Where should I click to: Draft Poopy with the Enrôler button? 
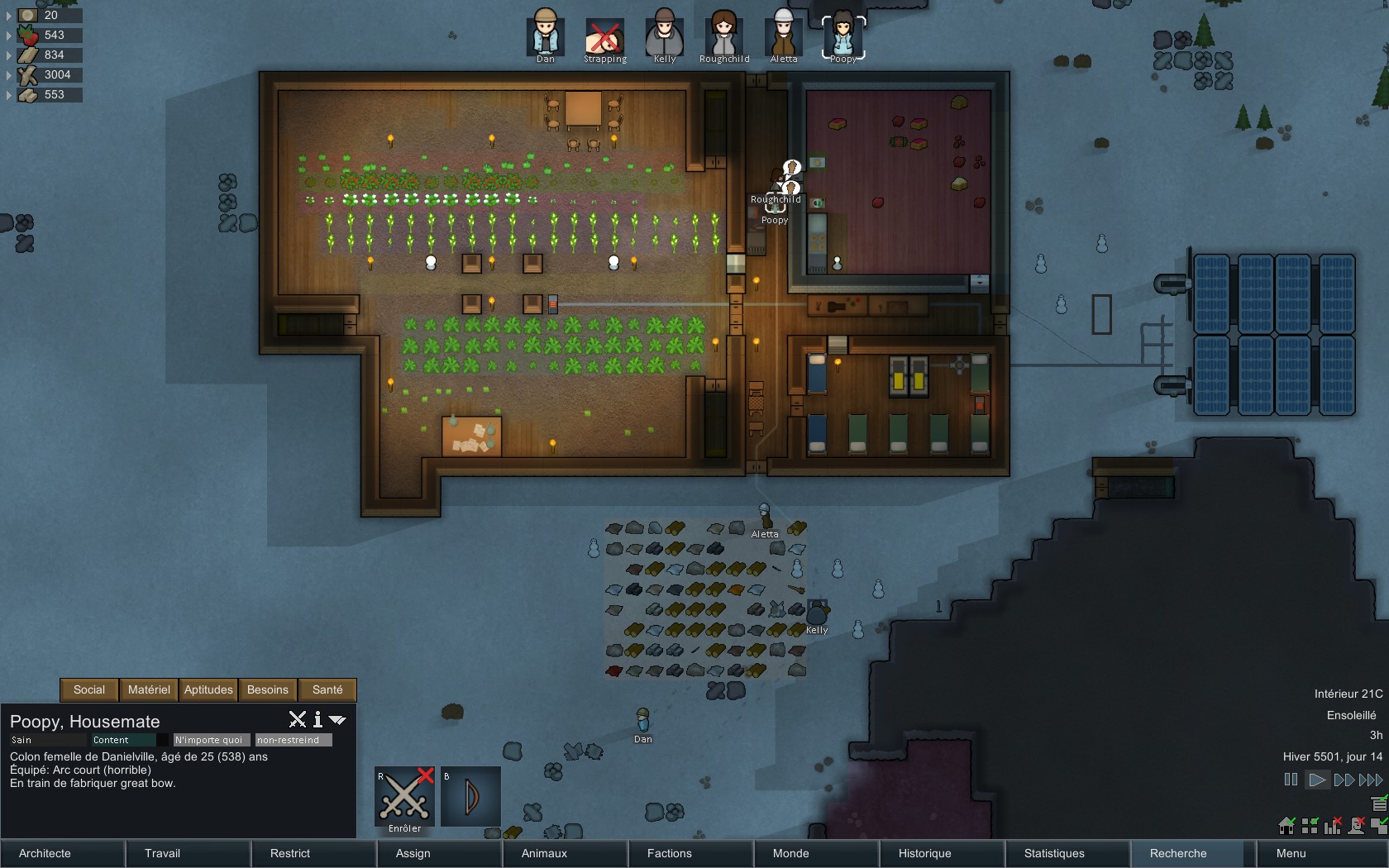(405, 797)
